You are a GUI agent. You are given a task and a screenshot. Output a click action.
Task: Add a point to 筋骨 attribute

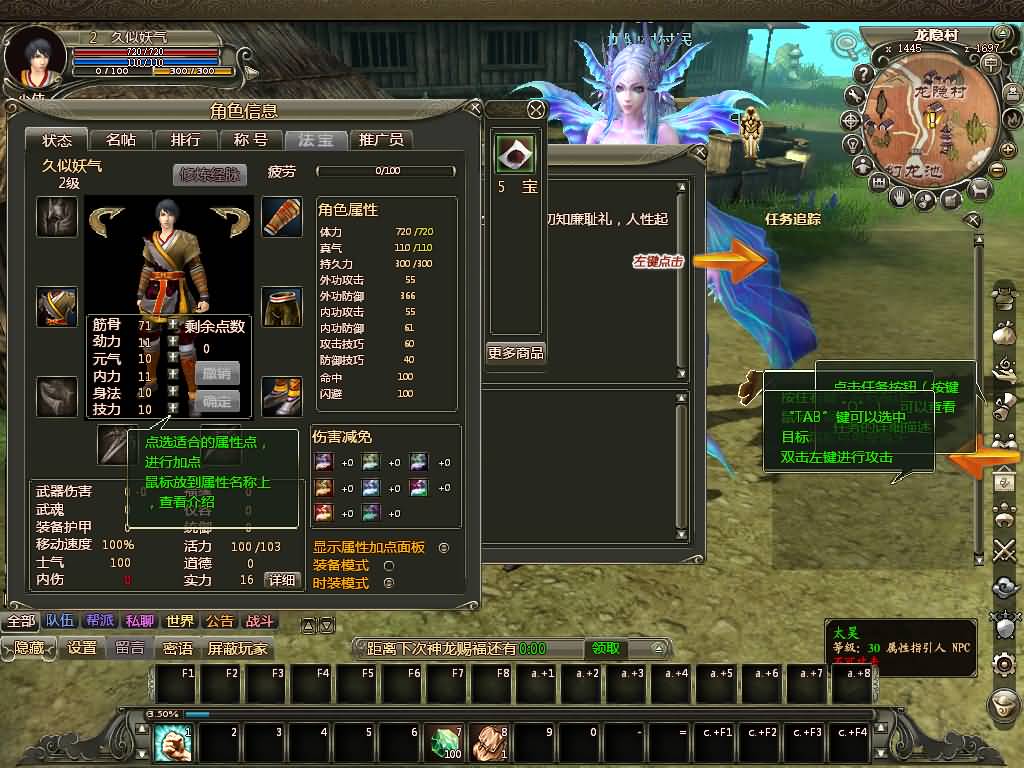173,325
